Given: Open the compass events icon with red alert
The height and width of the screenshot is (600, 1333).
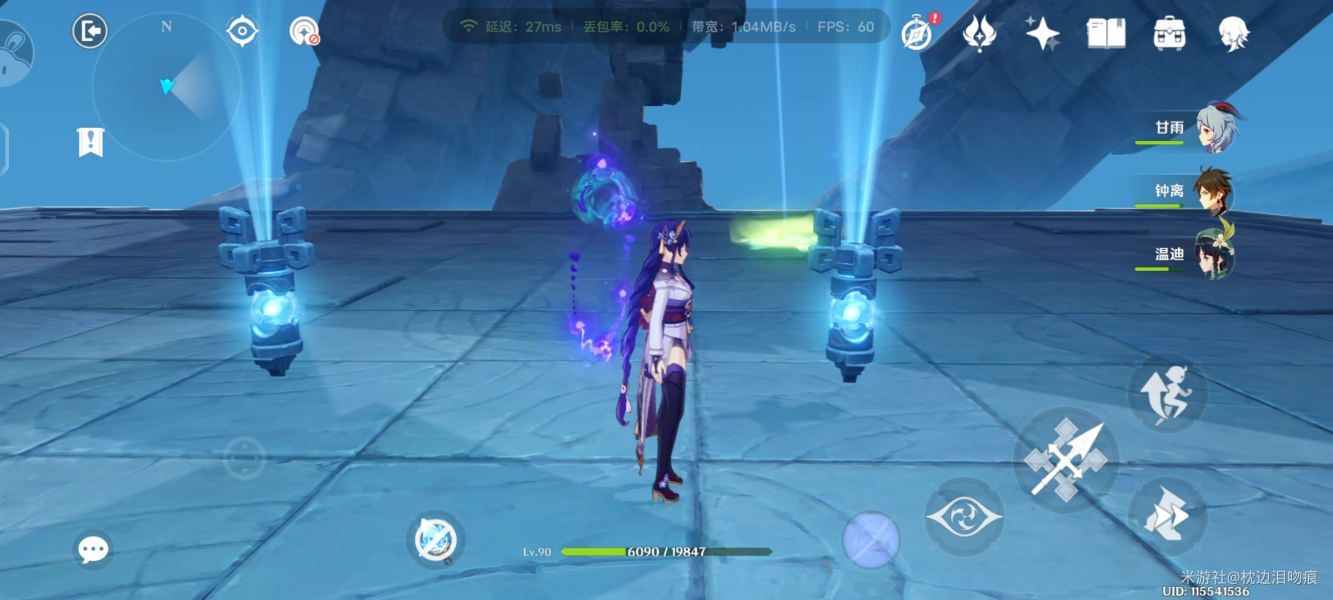Looking at the screenshot, I should point(916,33).
